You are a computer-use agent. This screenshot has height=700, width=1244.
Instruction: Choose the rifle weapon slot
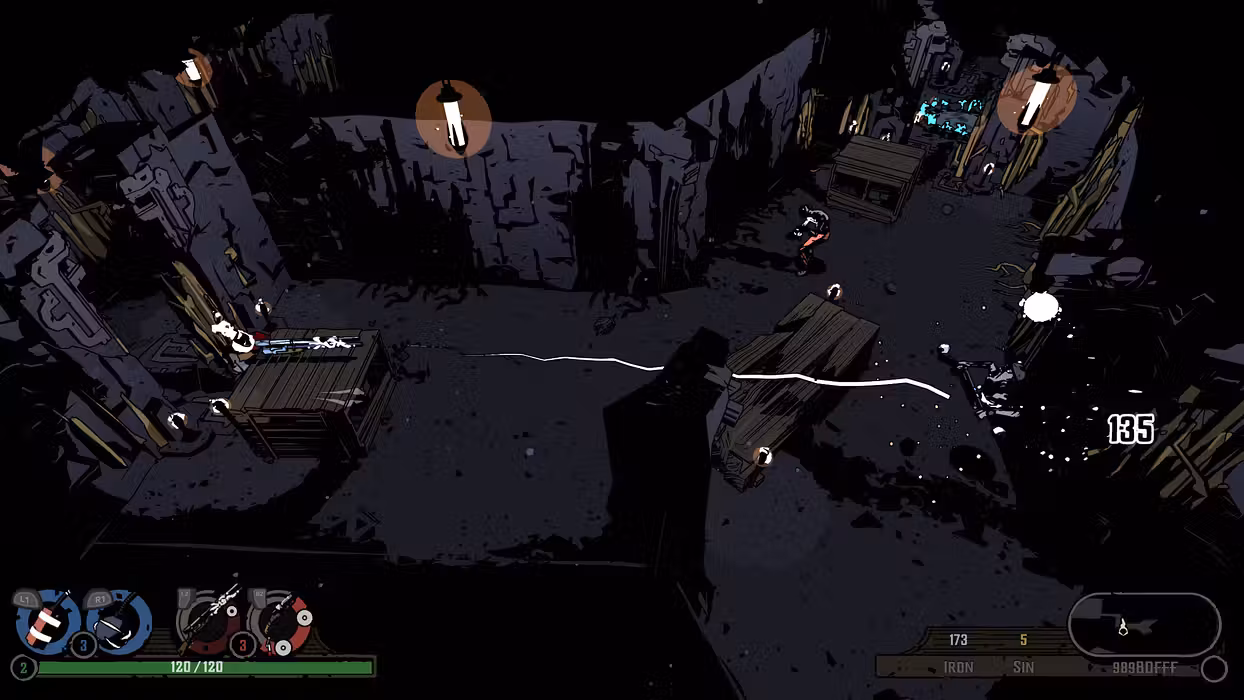coord(210,620)
